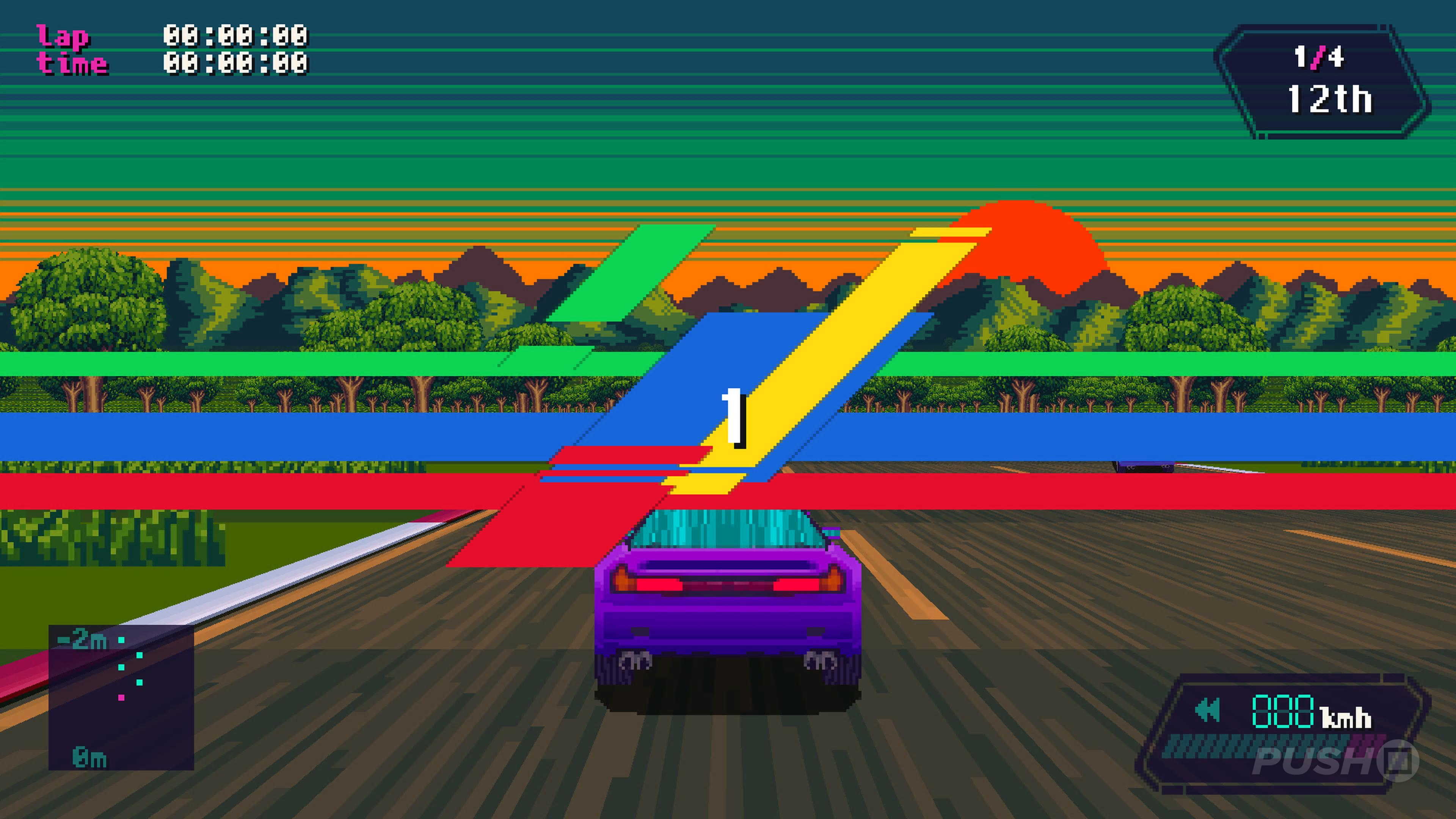Click the 0m distance marker on the radar
This screenshot has height=819, width=1456.
tap(89, 758)
